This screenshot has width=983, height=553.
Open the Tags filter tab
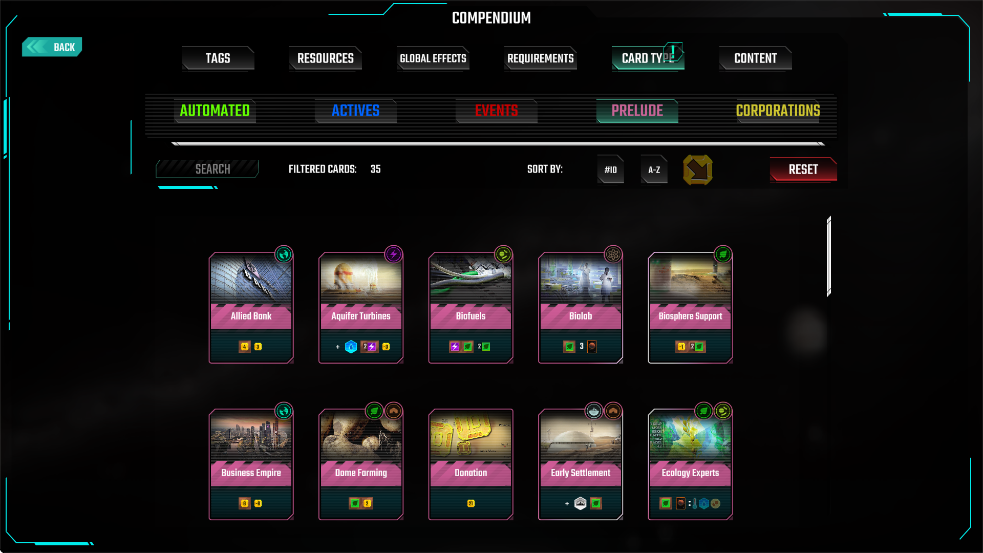coord(218,59)
